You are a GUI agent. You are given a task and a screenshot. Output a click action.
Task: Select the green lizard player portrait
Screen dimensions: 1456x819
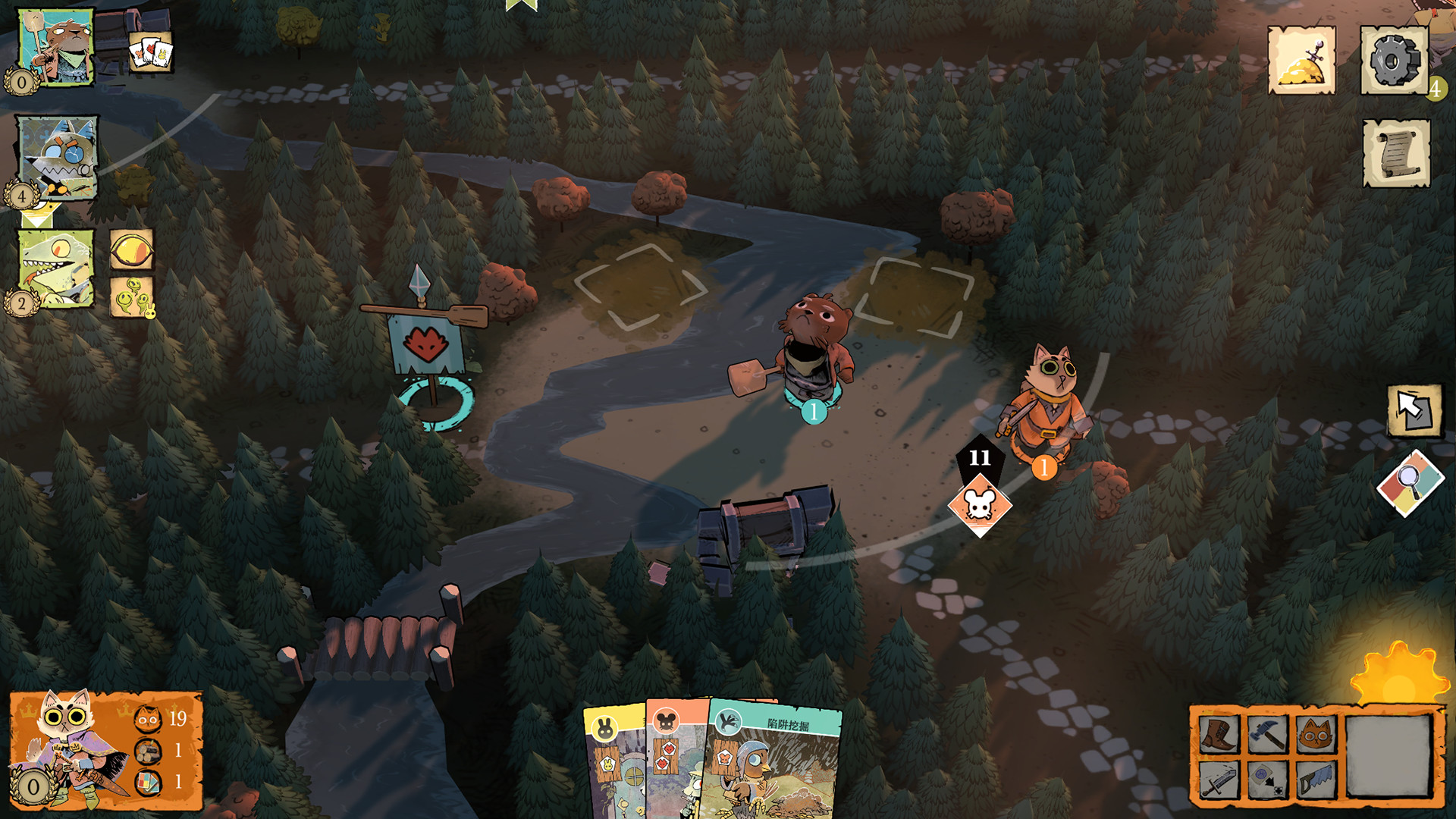56,268
